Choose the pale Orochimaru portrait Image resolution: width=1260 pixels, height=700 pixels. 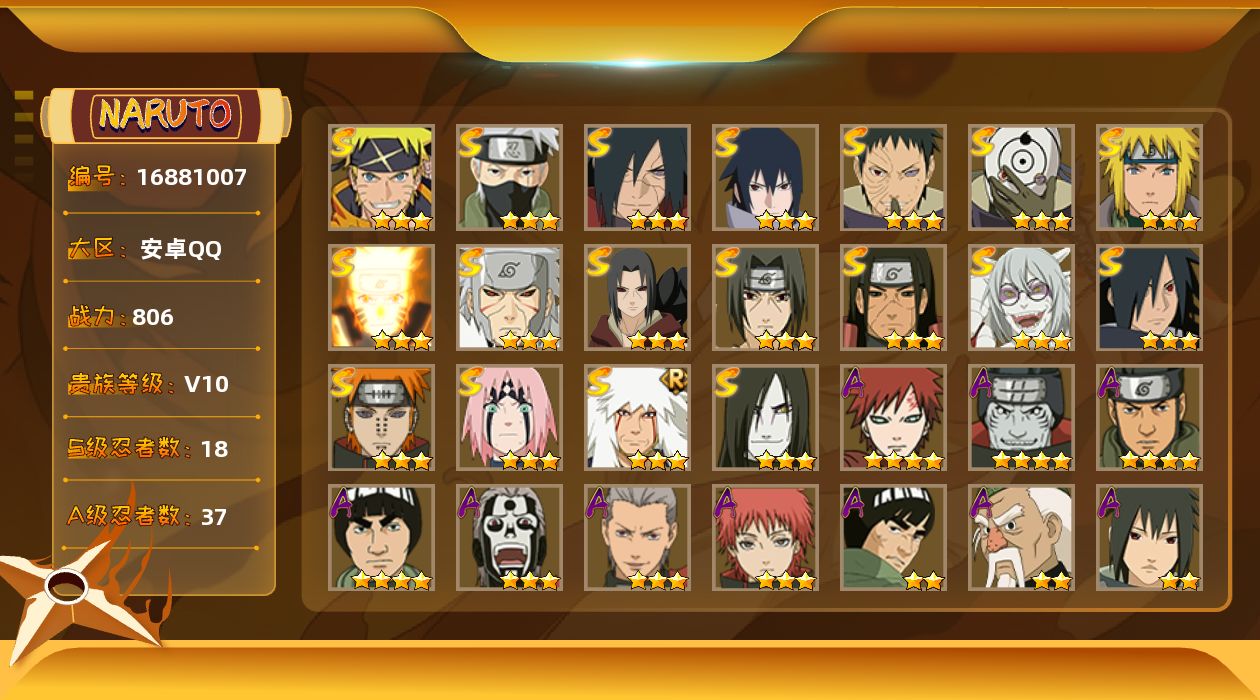[x=765, y=418]
